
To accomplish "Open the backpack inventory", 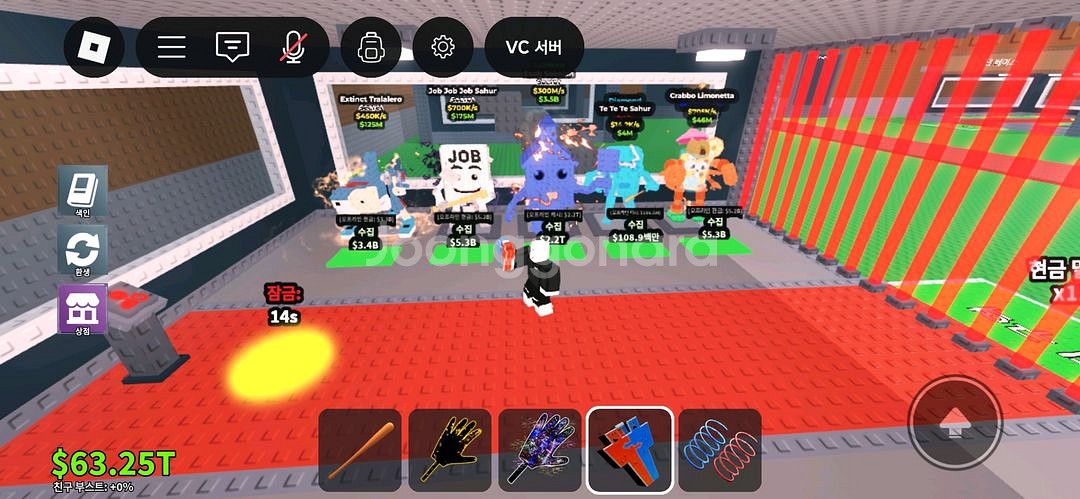I will (371, 47).
